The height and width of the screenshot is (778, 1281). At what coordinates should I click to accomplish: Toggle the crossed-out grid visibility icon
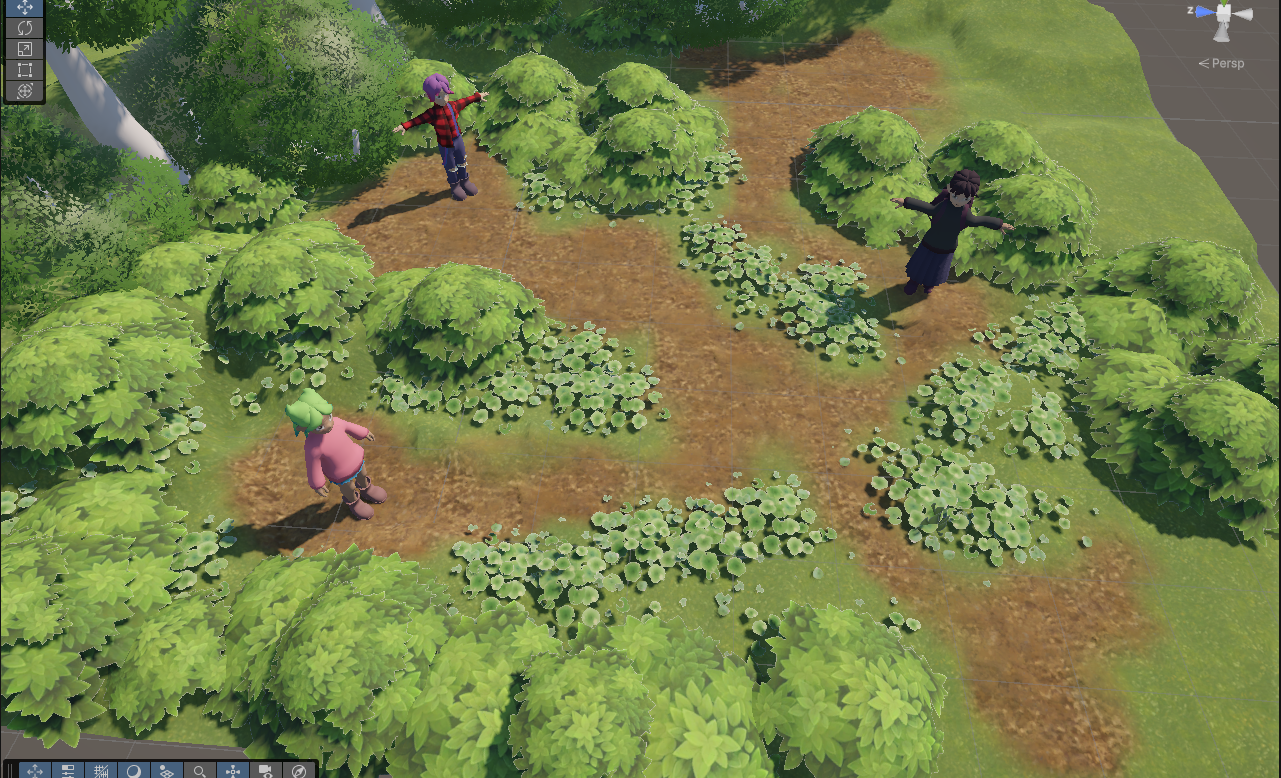(x=103, y=771)
